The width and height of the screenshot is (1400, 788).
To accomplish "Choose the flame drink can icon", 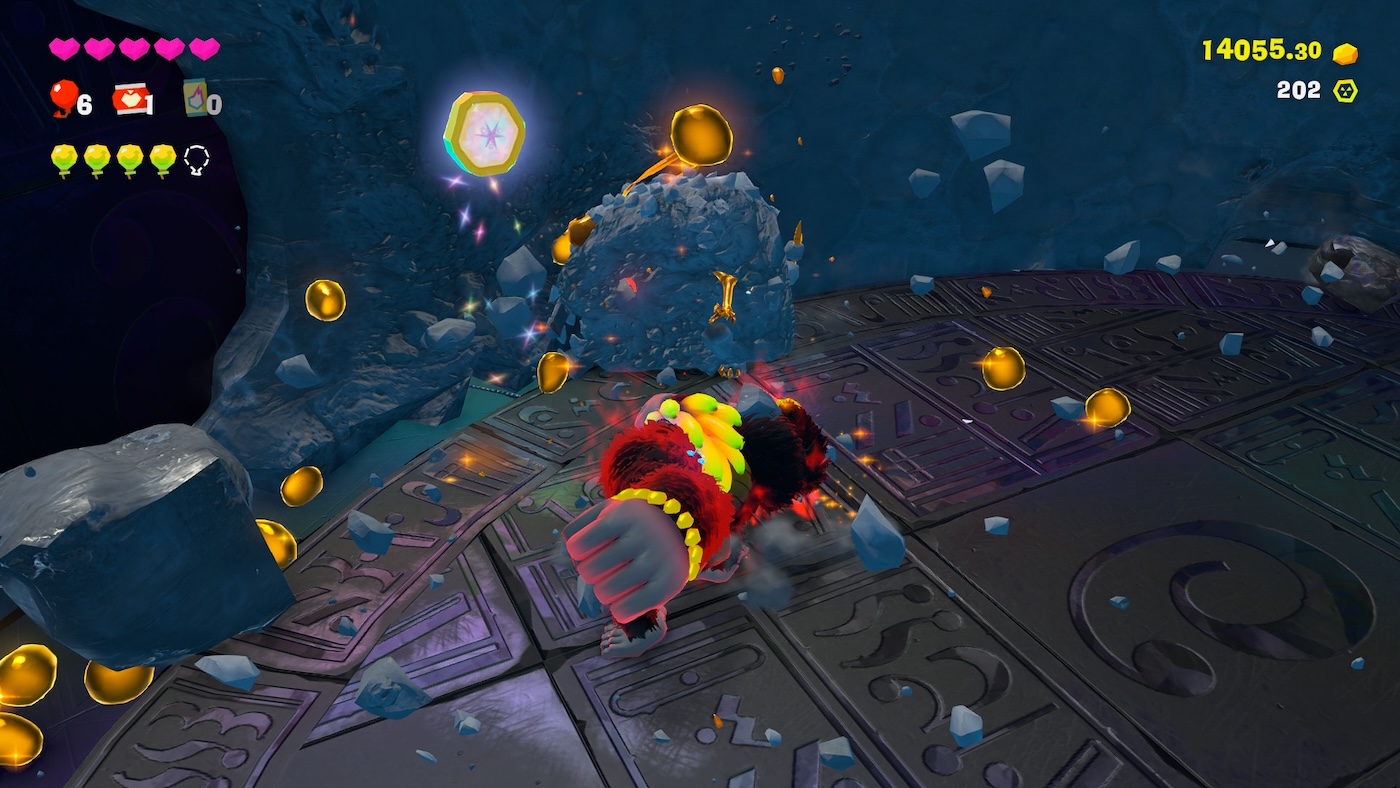I will click(195, 97).
